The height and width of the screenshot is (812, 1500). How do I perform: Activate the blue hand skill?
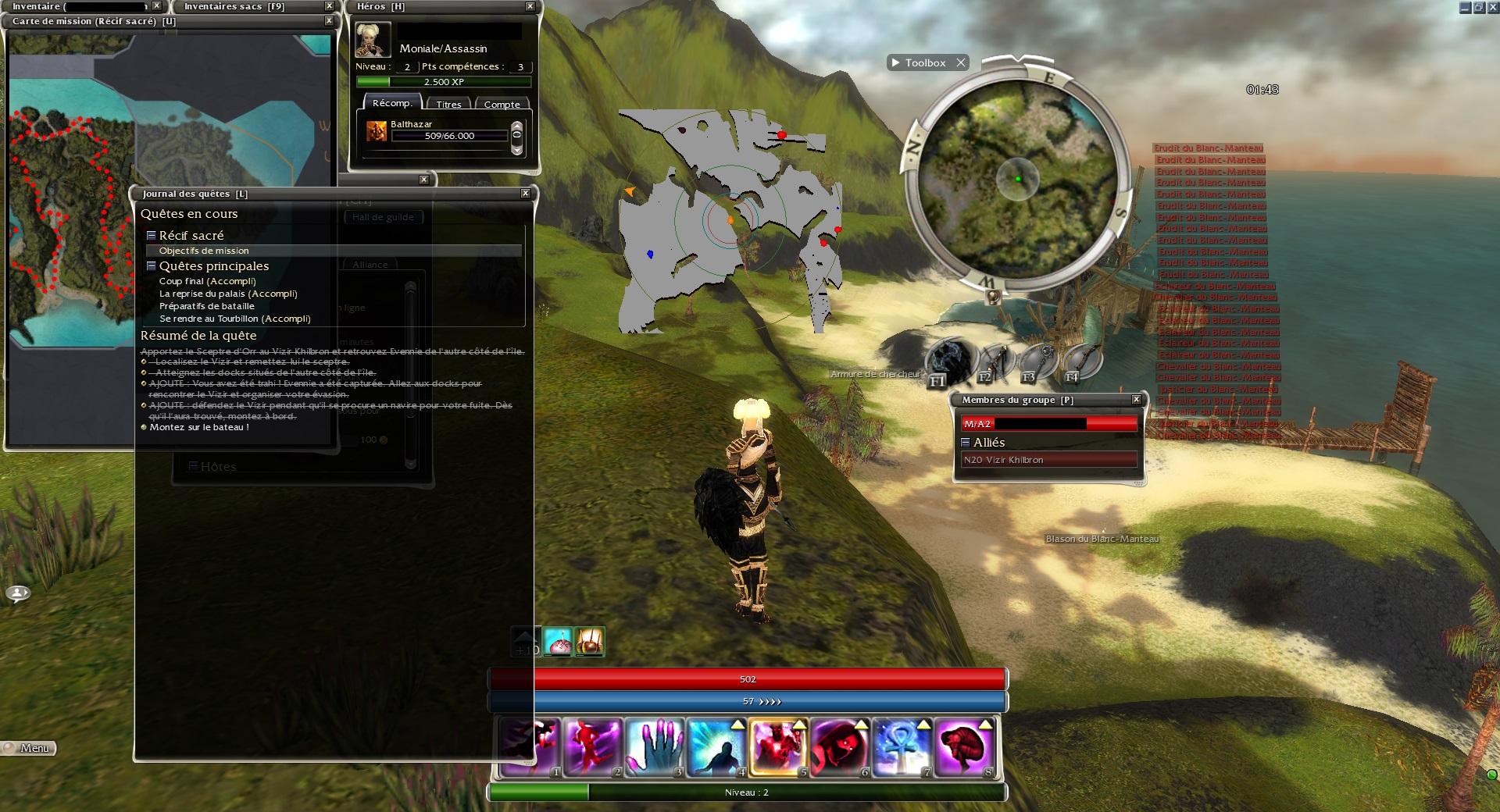point(654,747)
